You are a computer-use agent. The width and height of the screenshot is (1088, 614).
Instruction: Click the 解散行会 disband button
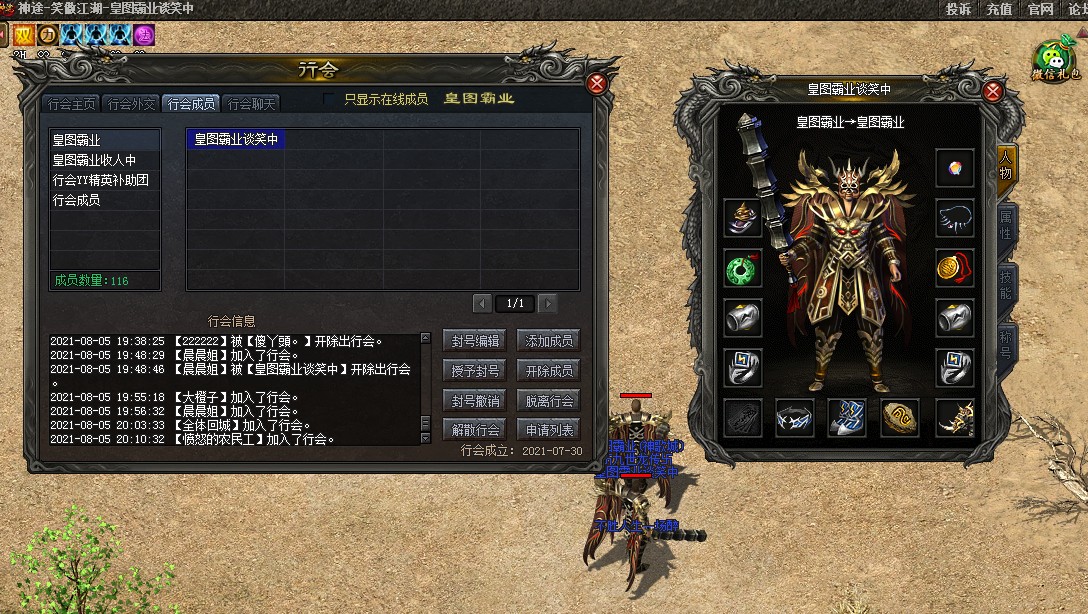coord(475,430)
